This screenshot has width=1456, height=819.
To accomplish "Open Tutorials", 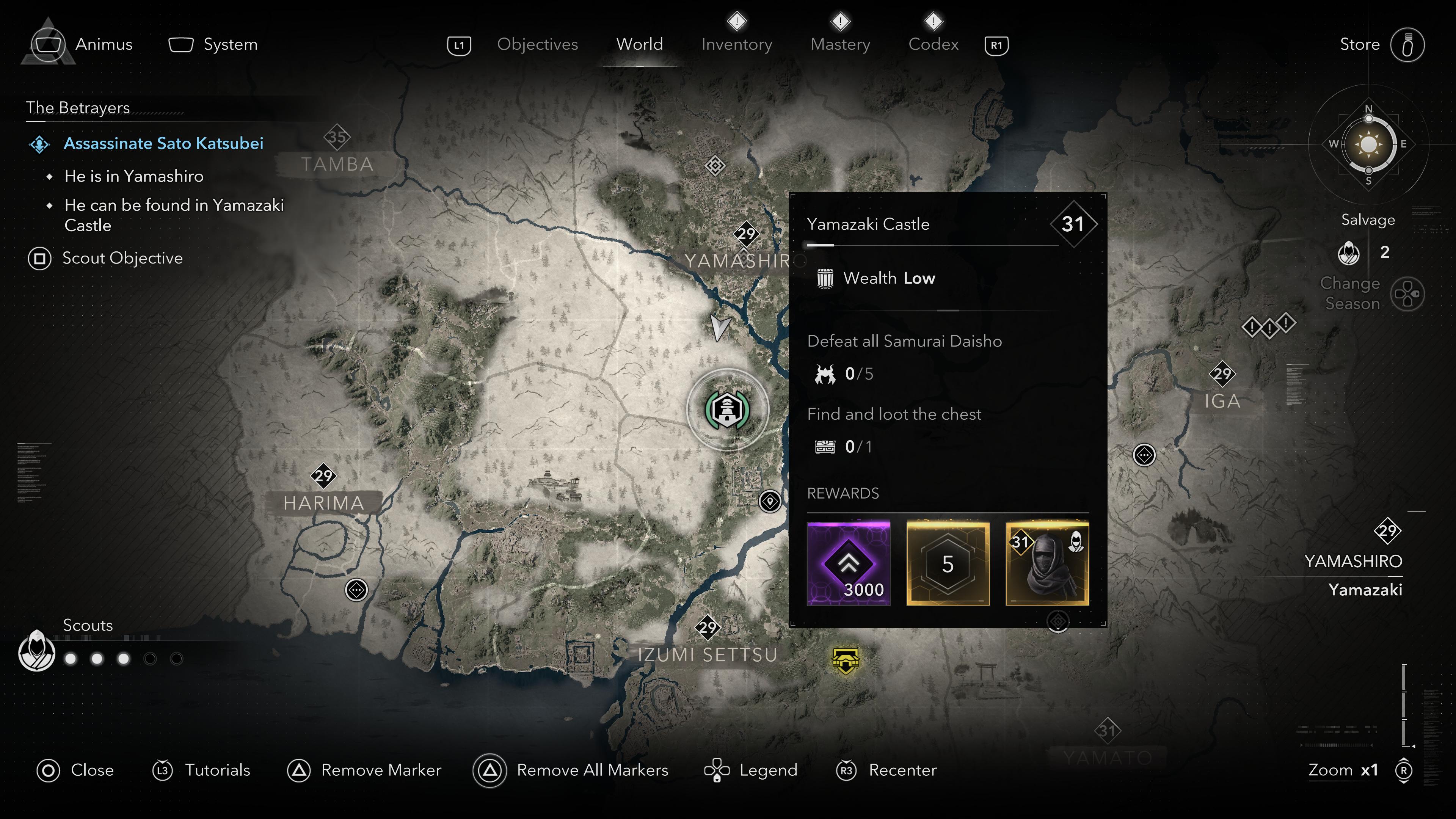I will point(217,770).
